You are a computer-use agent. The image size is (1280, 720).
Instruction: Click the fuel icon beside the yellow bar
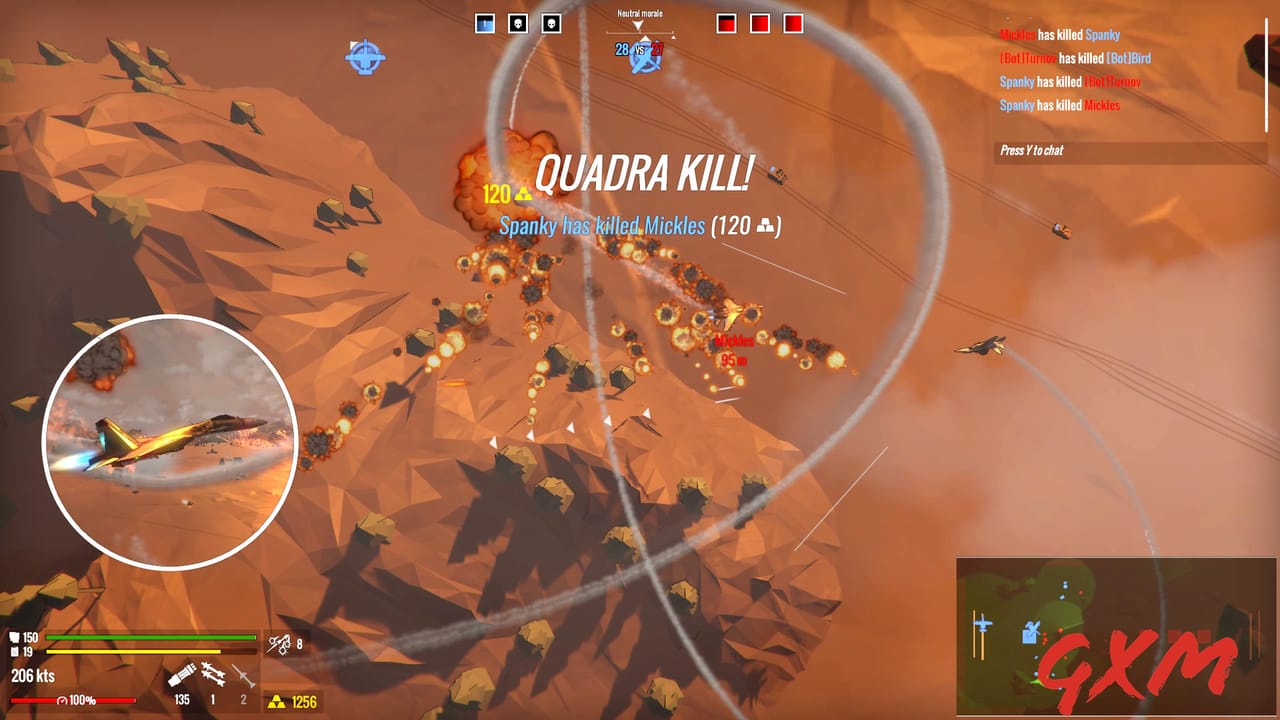(13, 650)
